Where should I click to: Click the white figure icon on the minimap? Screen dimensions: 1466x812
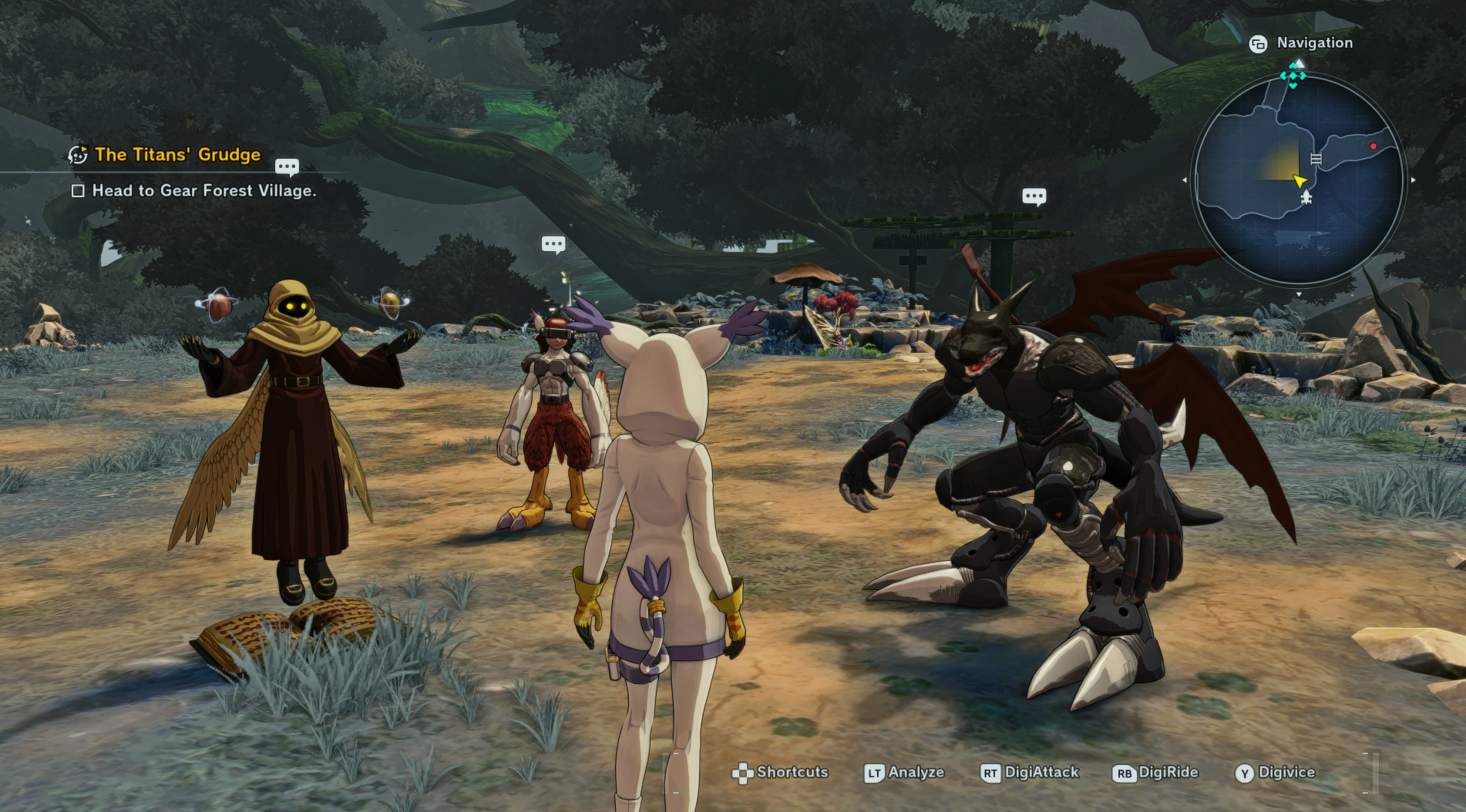point(1306,198)
